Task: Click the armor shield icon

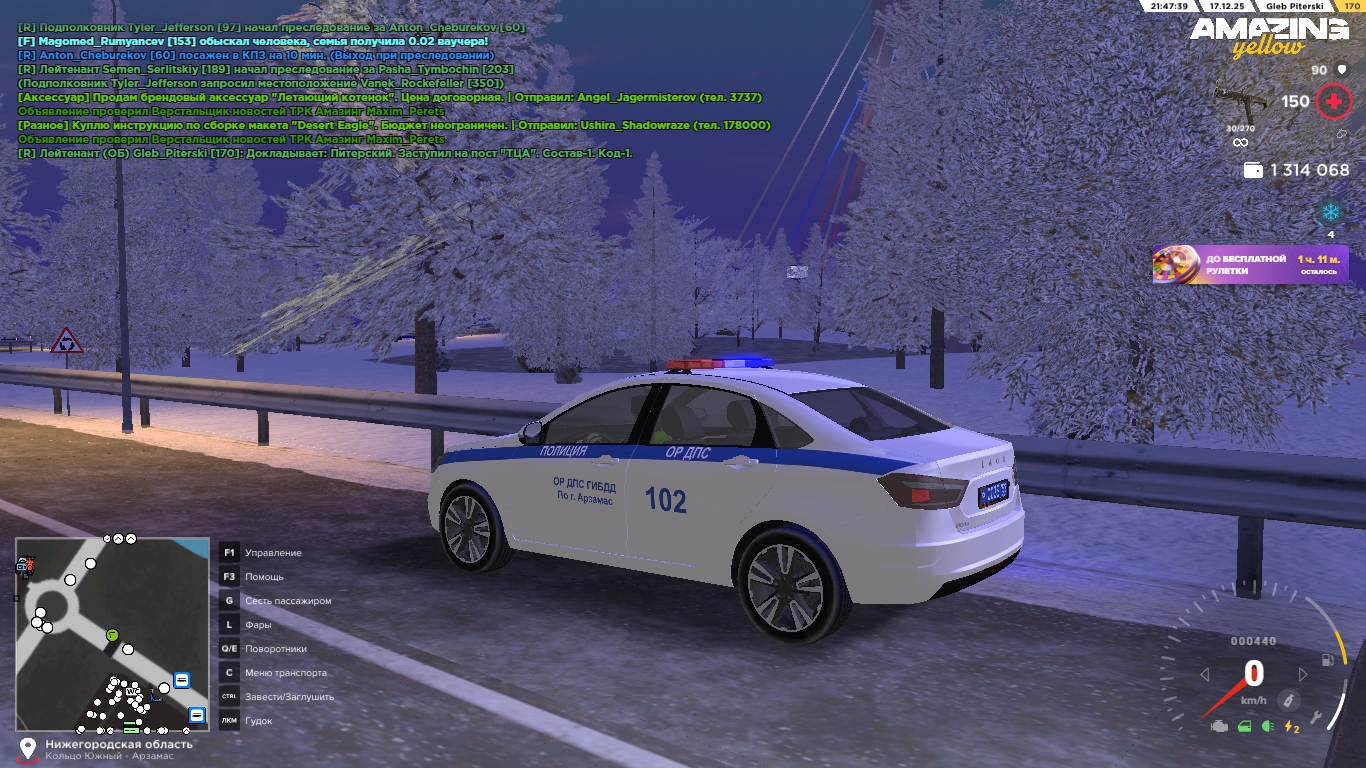Action: pyautogui.click(x=1341, y=70)
